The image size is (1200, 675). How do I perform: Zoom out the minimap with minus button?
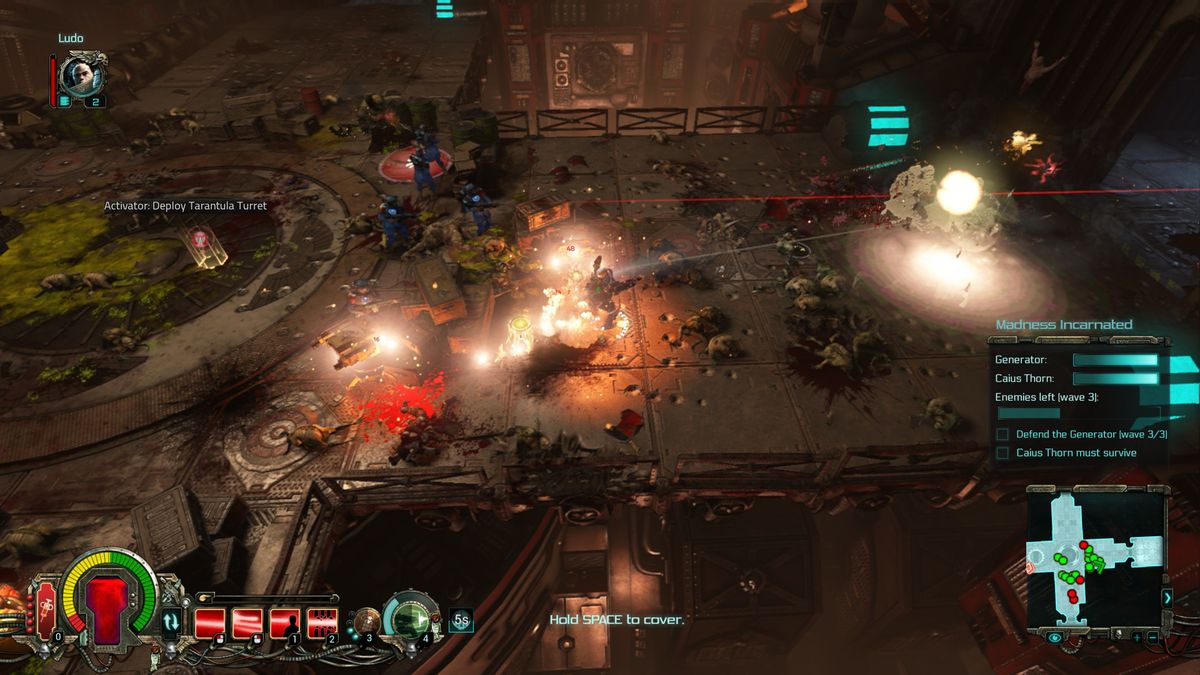[1153, 637]
